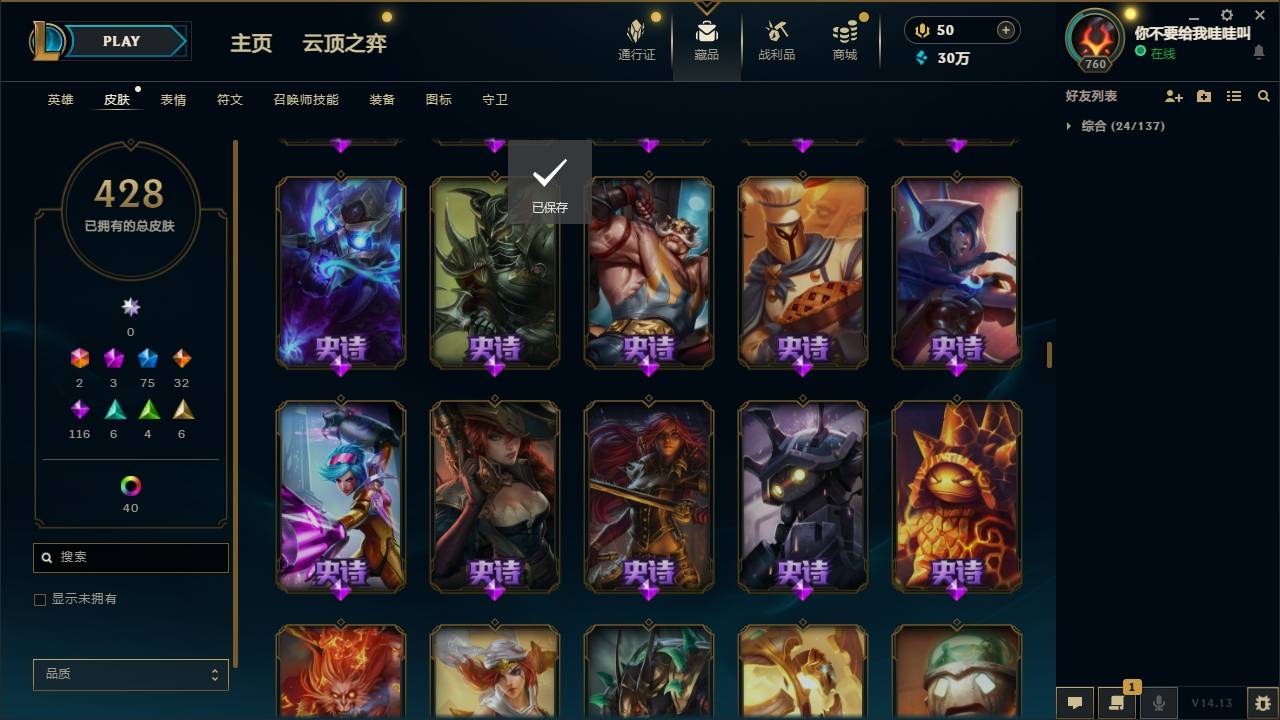Open the friends list search icon
The height and width of the screenshot is (720, 1280).
click(1263, 96)
